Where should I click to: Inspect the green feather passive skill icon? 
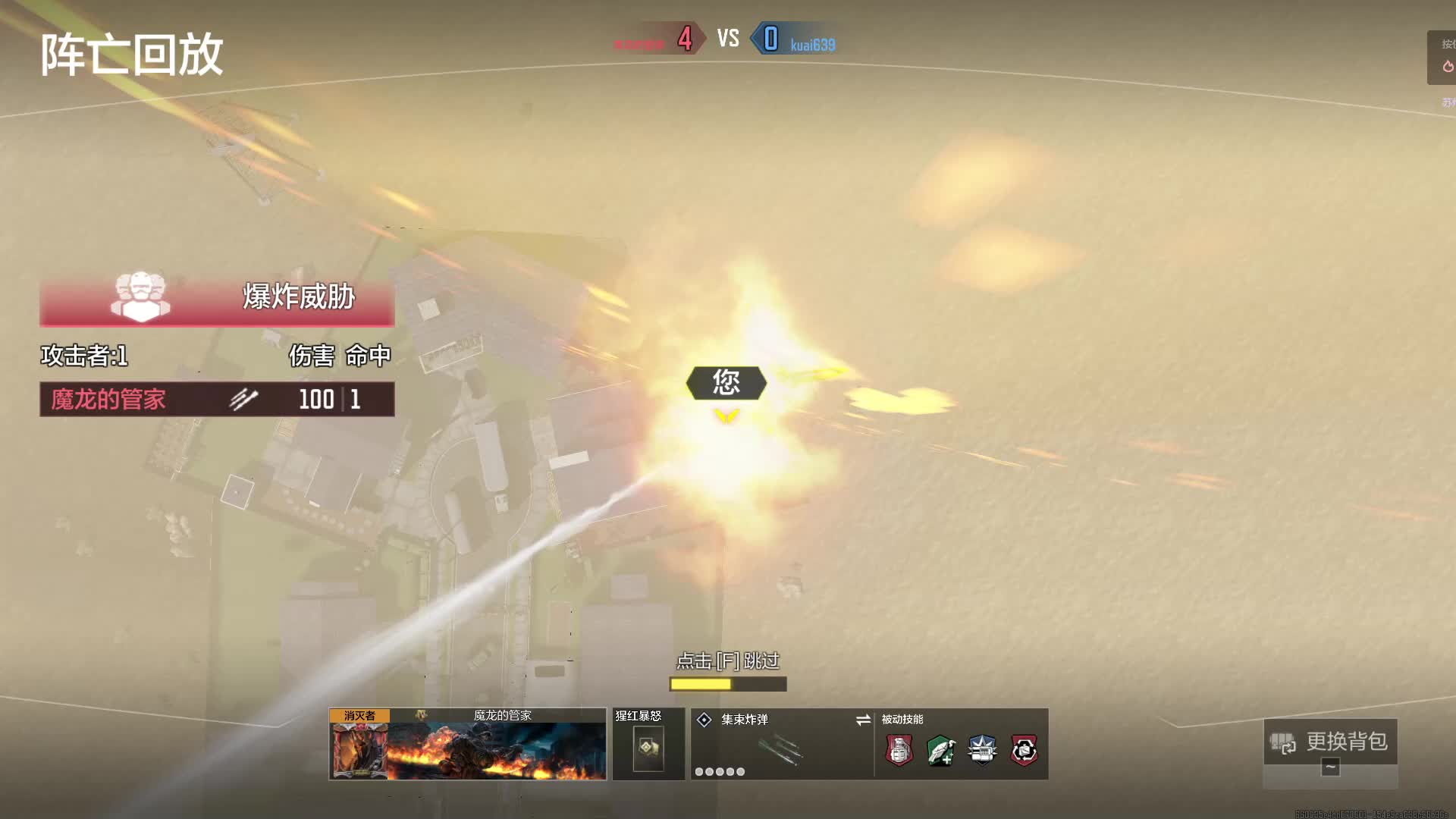[941, 751]
